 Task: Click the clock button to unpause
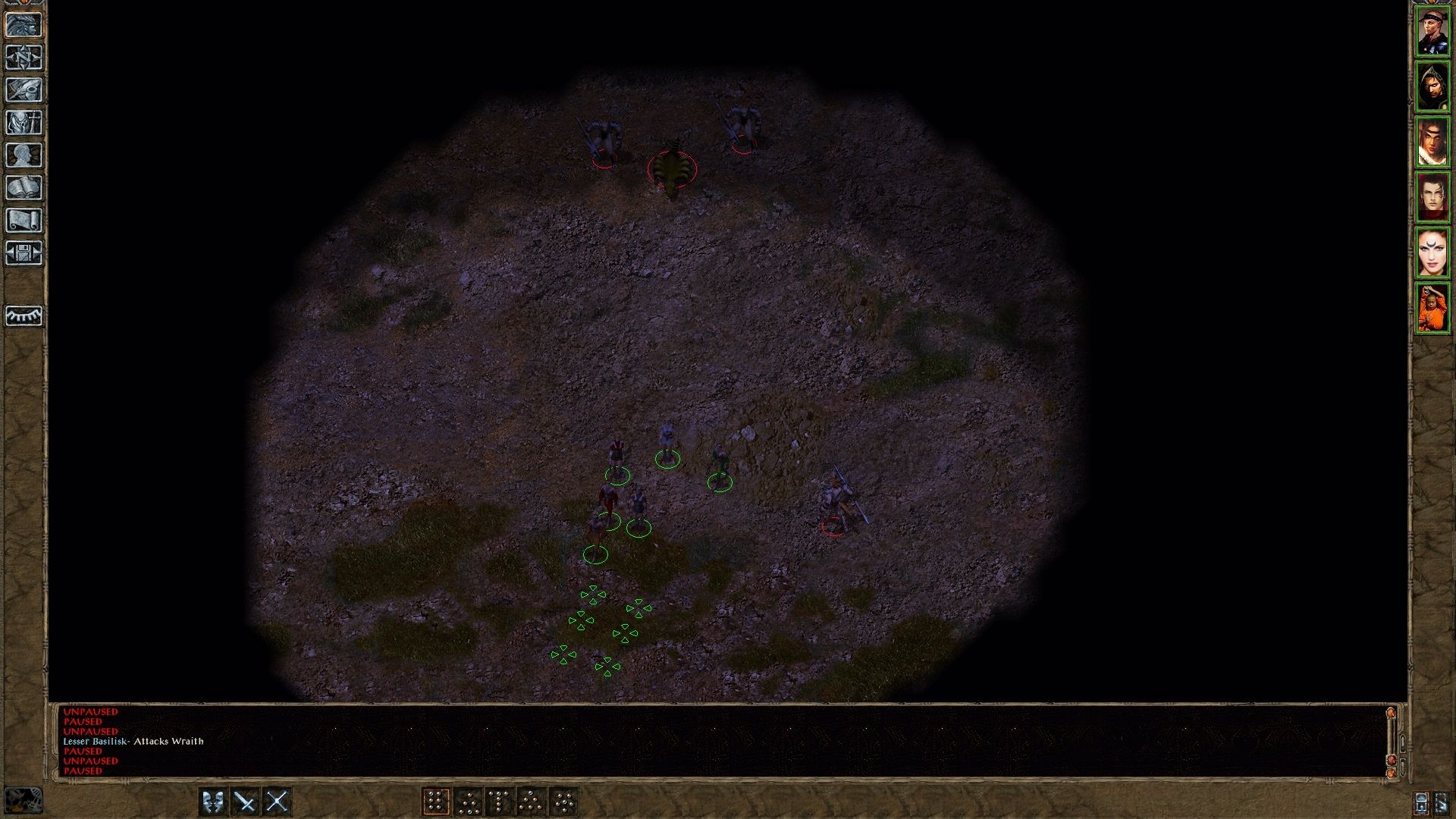[1421, 802]
